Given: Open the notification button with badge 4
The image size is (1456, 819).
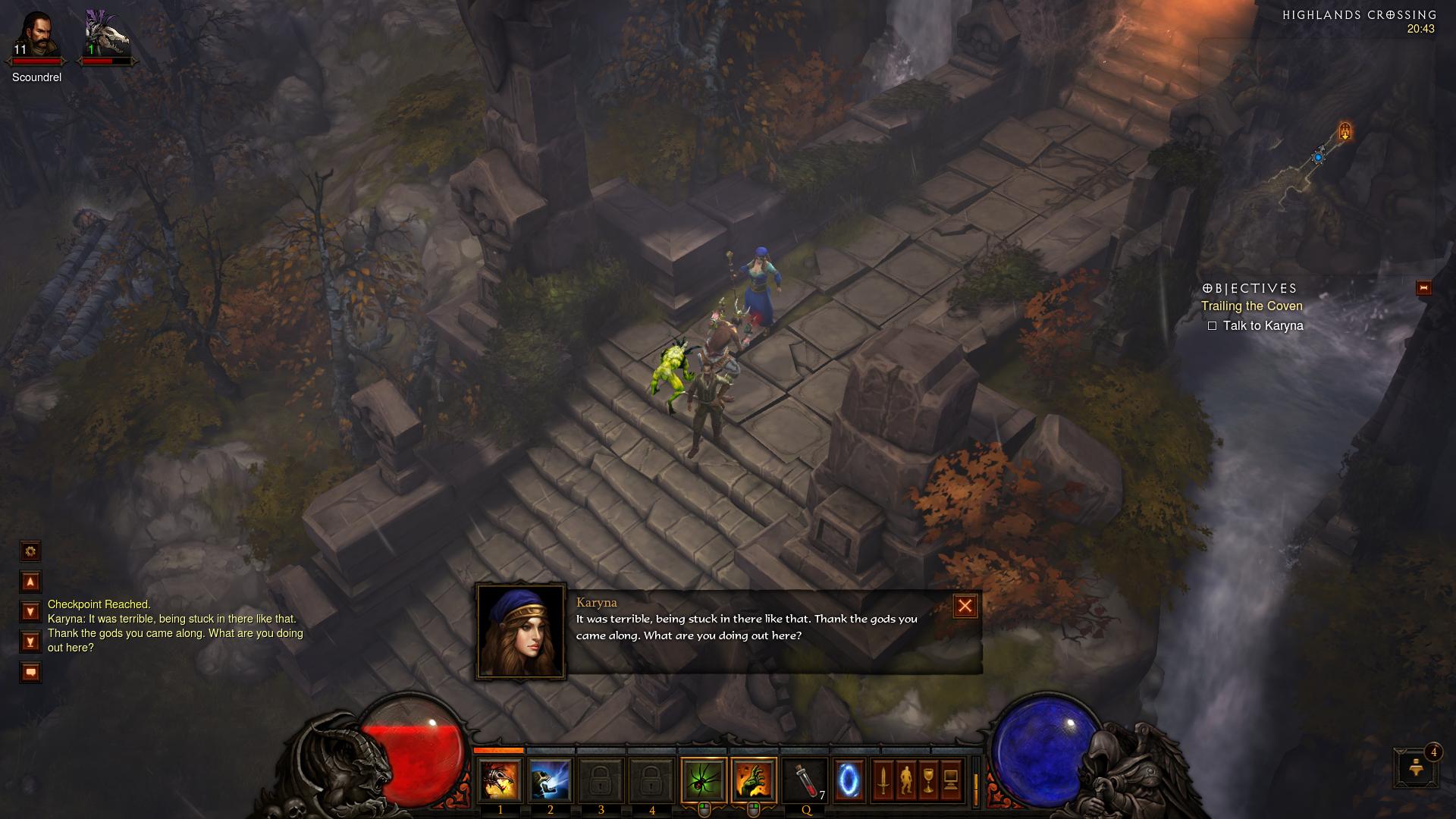Looking at the screenshot, I should coord(1415,767).
